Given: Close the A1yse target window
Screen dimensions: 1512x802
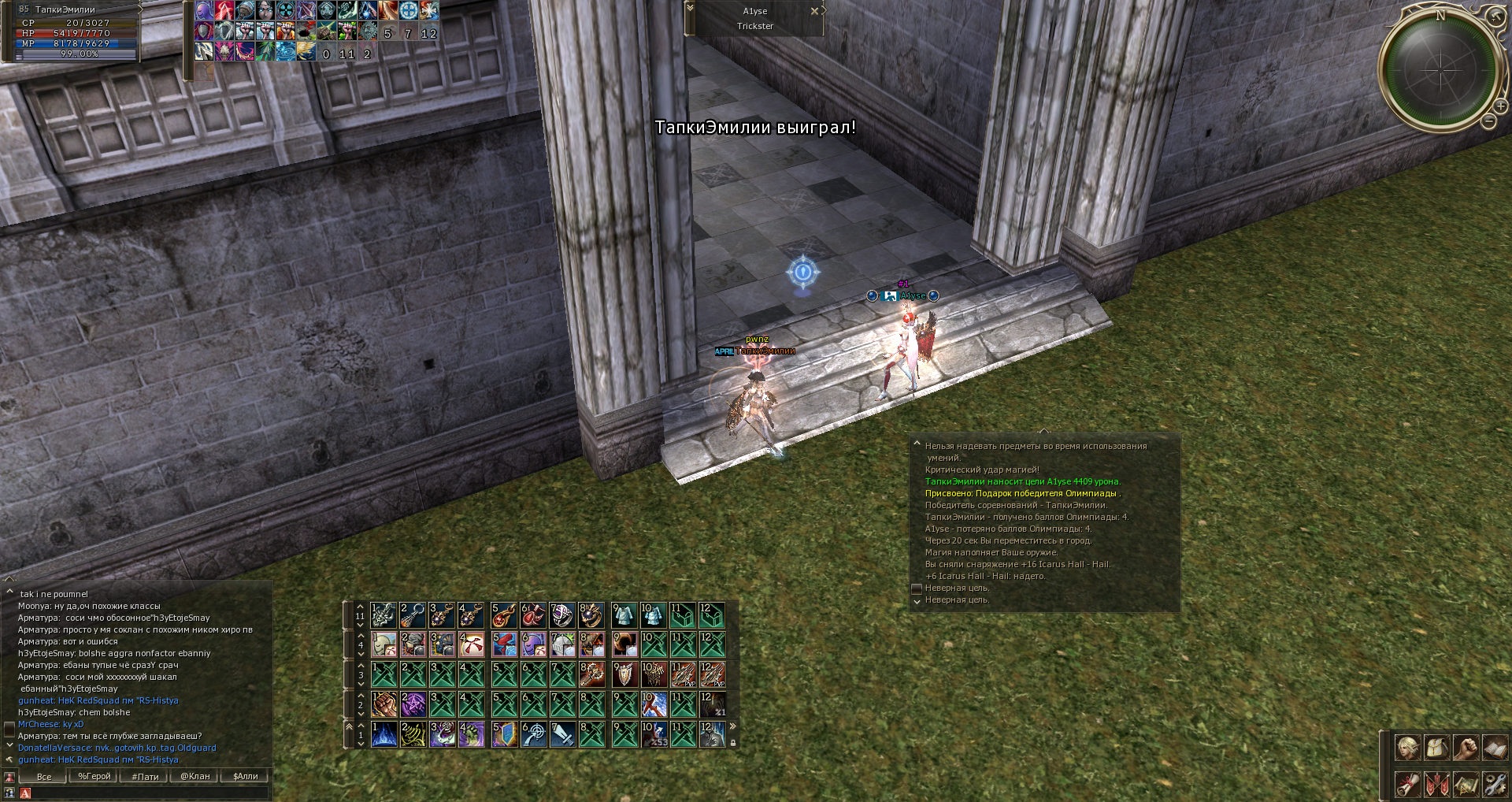Looking at the screenshot, I should pyautogui.click(x=814, y=11).
